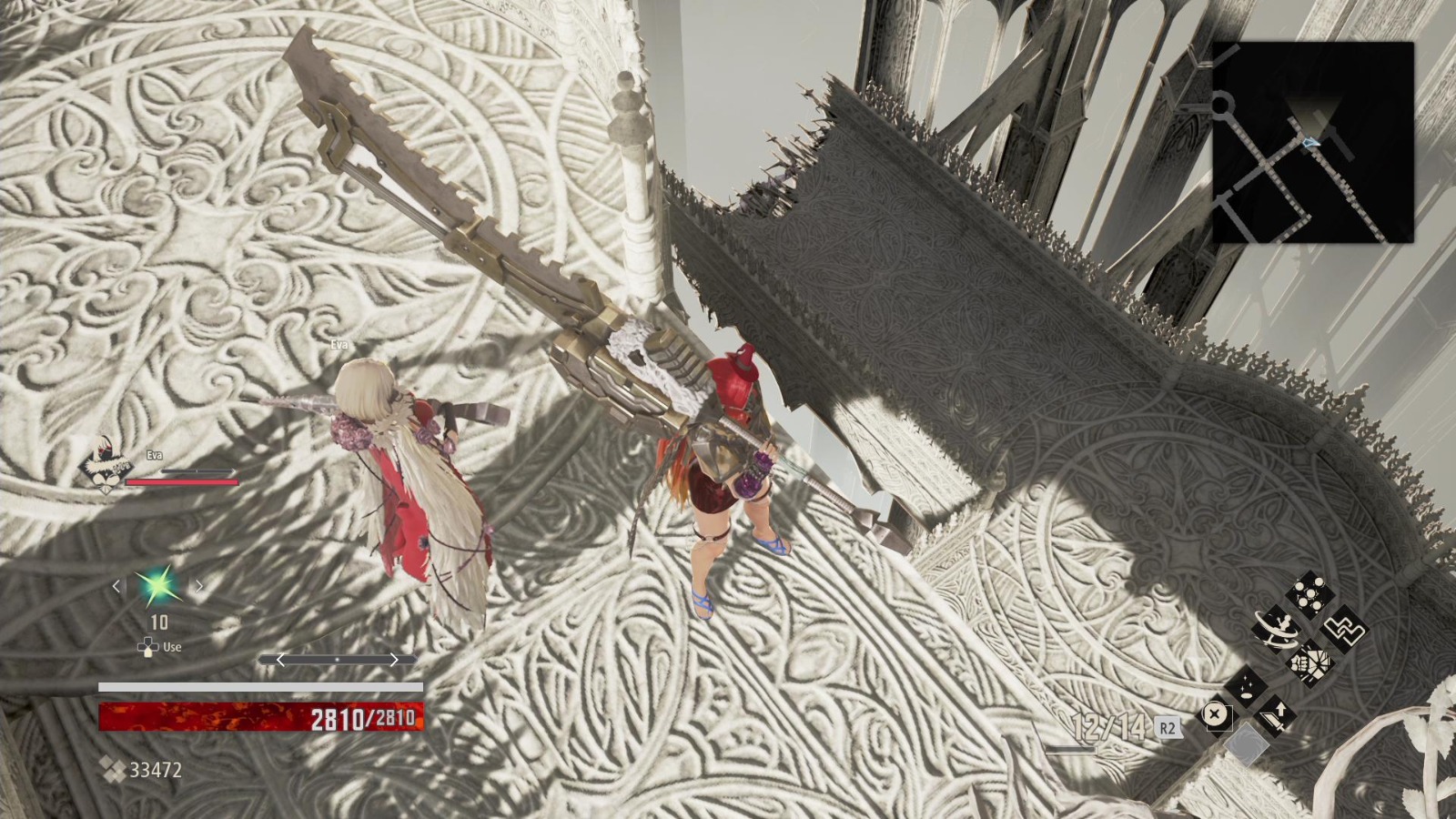
Task: Click the sparkling stars buff icon
Action: tap(1246, 685)
